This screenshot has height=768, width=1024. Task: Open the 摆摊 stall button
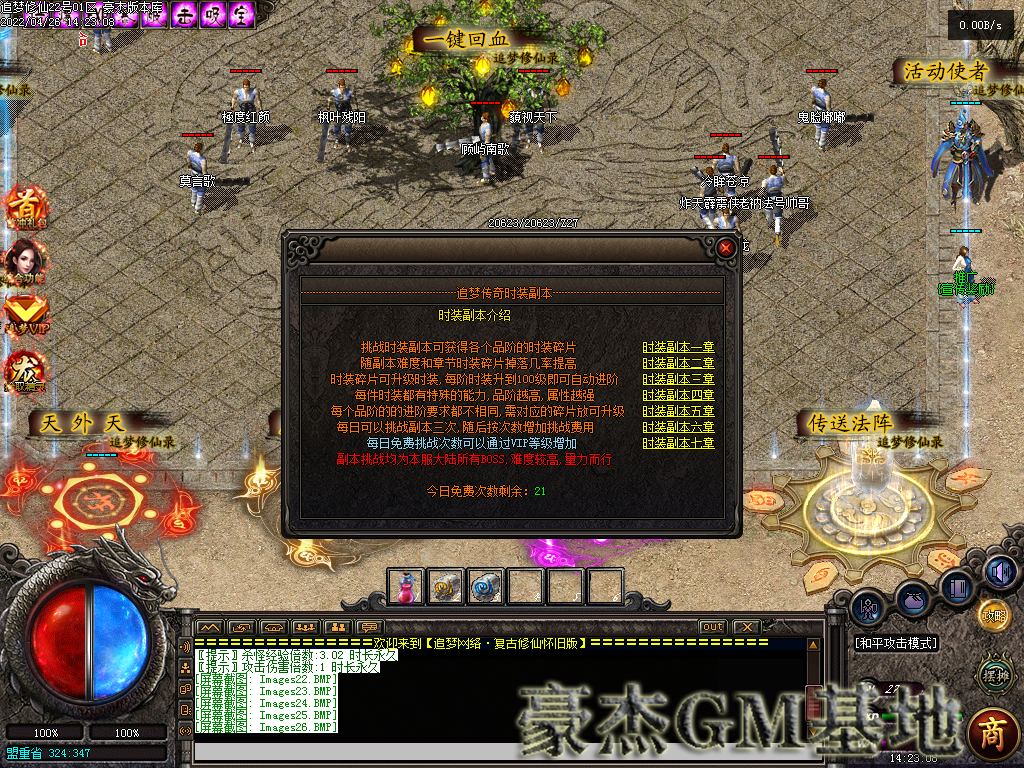click(x=993, y=675)
